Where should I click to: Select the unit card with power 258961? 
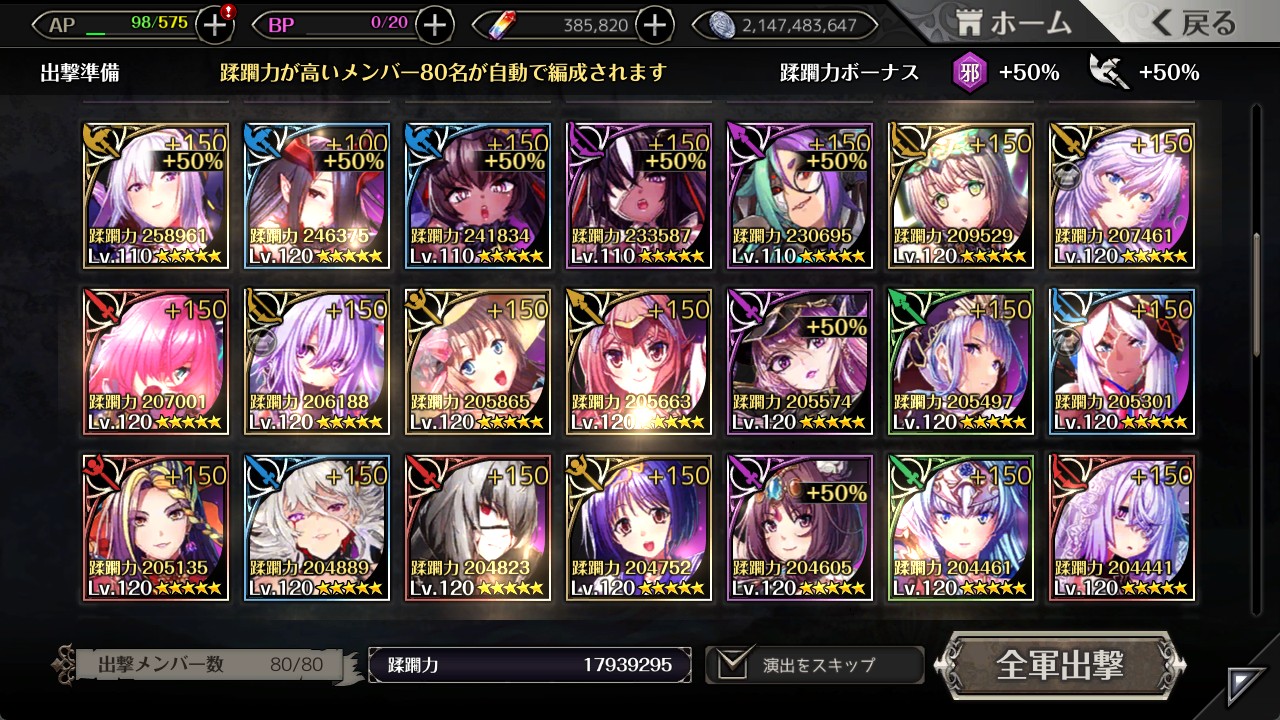[156, 196]
